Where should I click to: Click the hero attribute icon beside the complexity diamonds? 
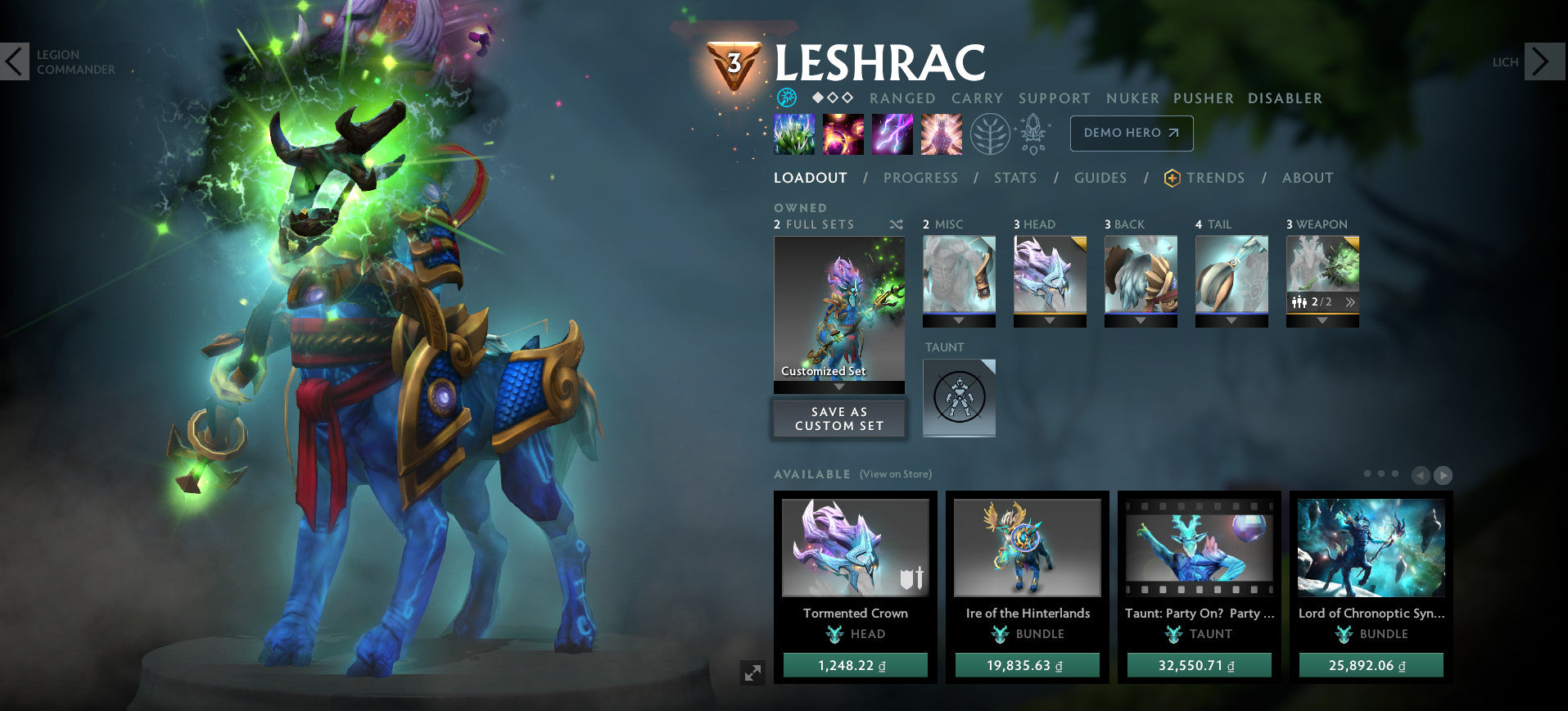[787, 97]
